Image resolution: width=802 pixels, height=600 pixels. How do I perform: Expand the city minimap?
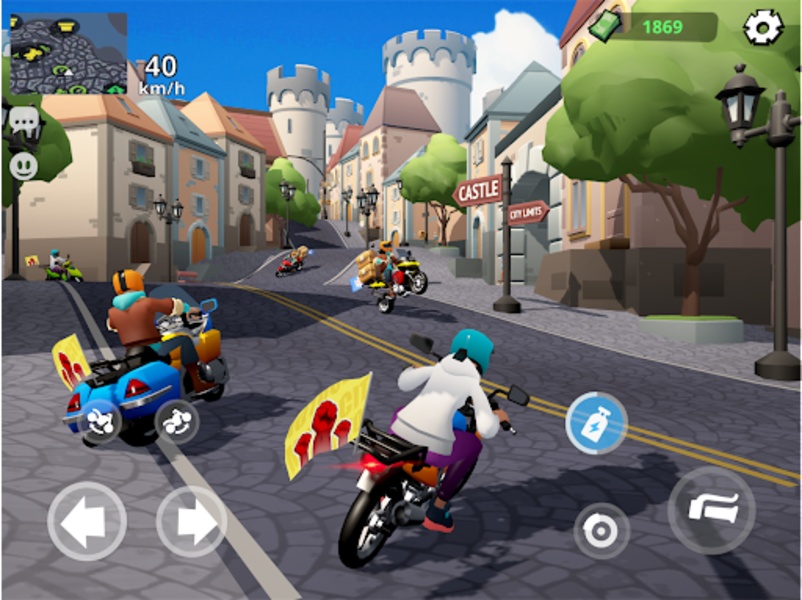tap(68, 52)
